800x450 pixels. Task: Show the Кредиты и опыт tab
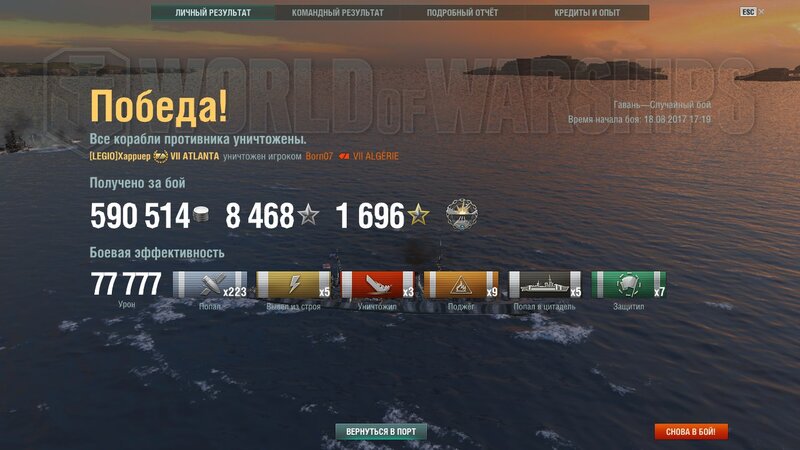coord(587,13)
